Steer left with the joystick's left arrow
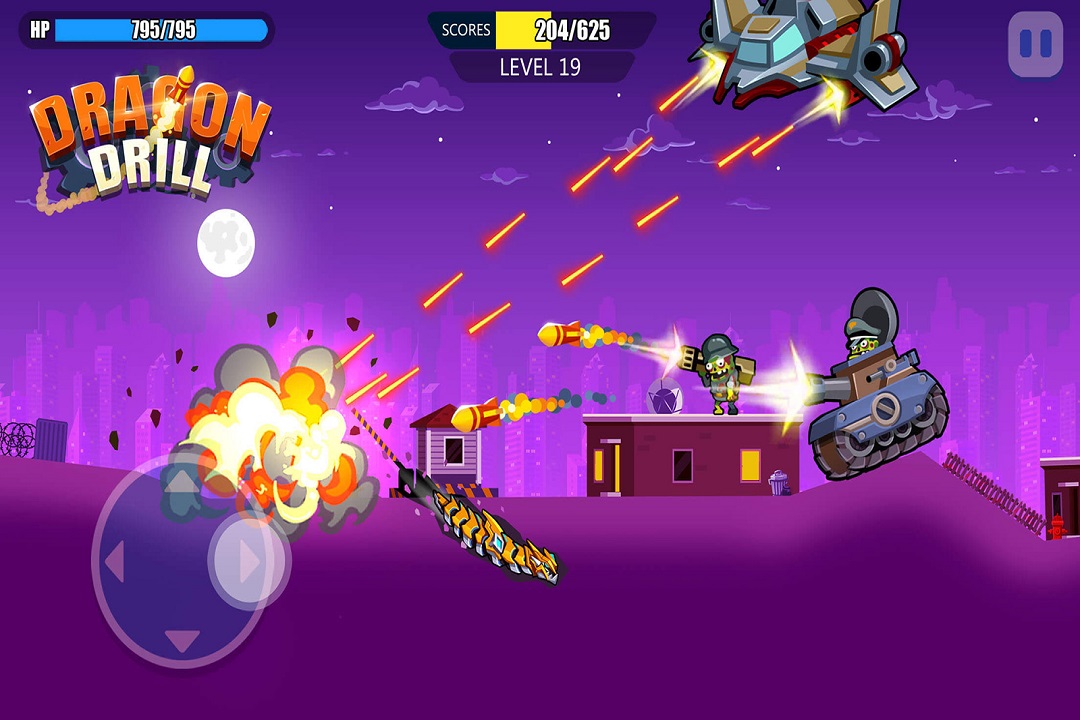1080x720 pixels. click(x=114, y=563)
